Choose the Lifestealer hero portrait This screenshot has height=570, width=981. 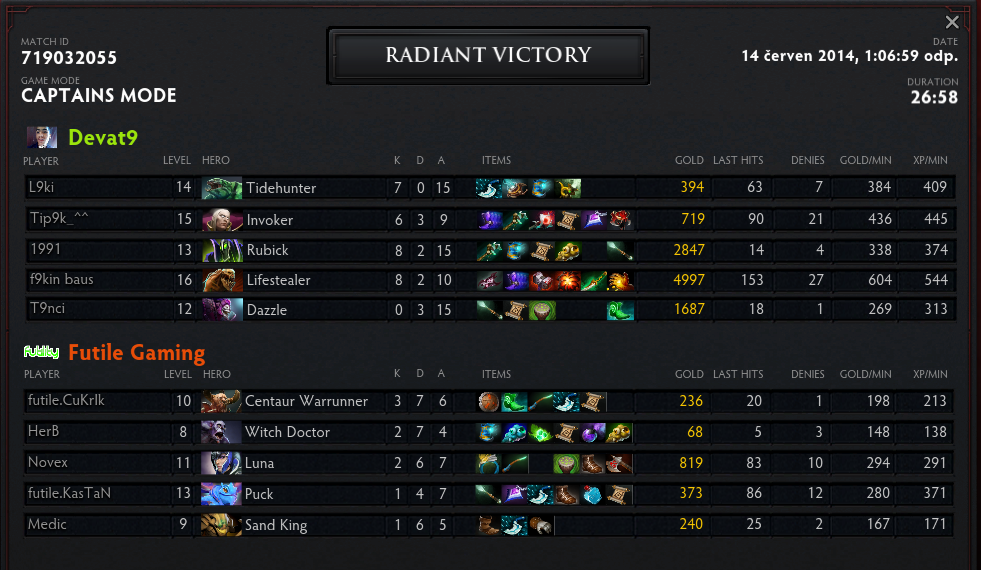pyautogui.click(x=222, y=280)
